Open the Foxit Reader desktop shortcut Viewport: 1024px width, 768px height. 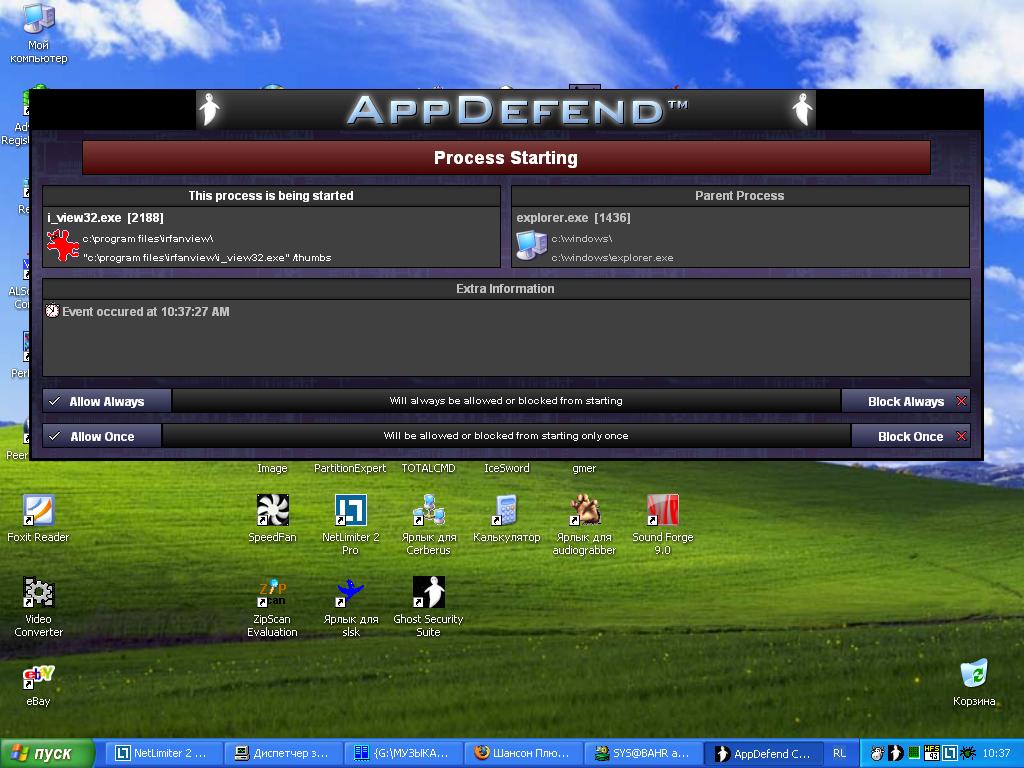click(38, 511)
